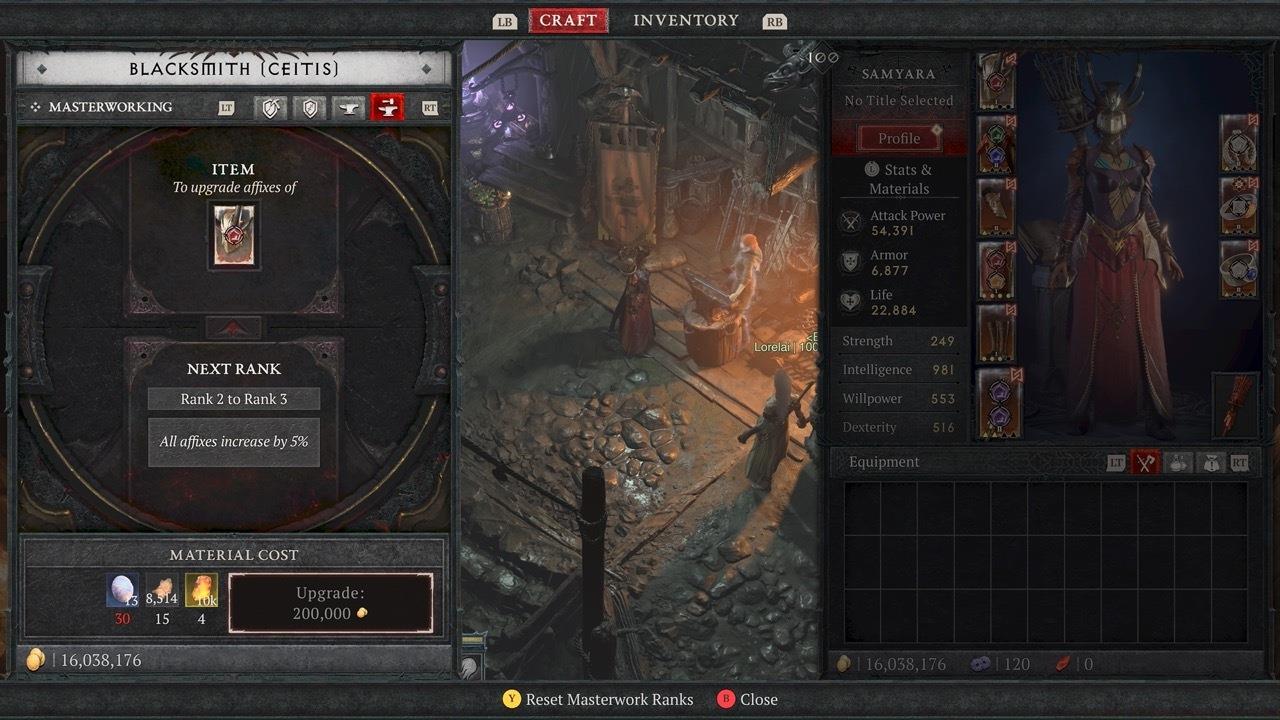Select the crossed-axes Equipment inventory tab
Viewport: 1280px width, 720px height.
(x=1145, y=462)
